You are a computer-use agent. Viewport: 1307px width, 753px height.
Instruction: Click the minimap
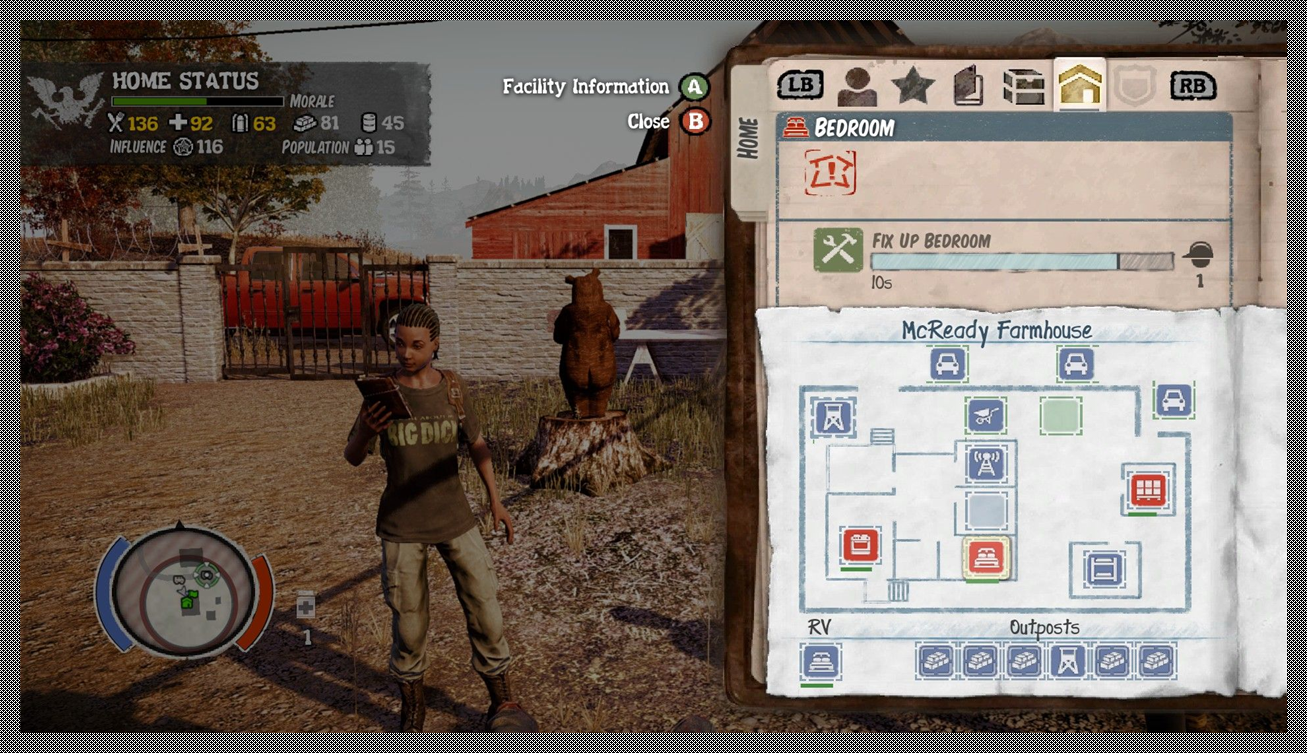185,592
